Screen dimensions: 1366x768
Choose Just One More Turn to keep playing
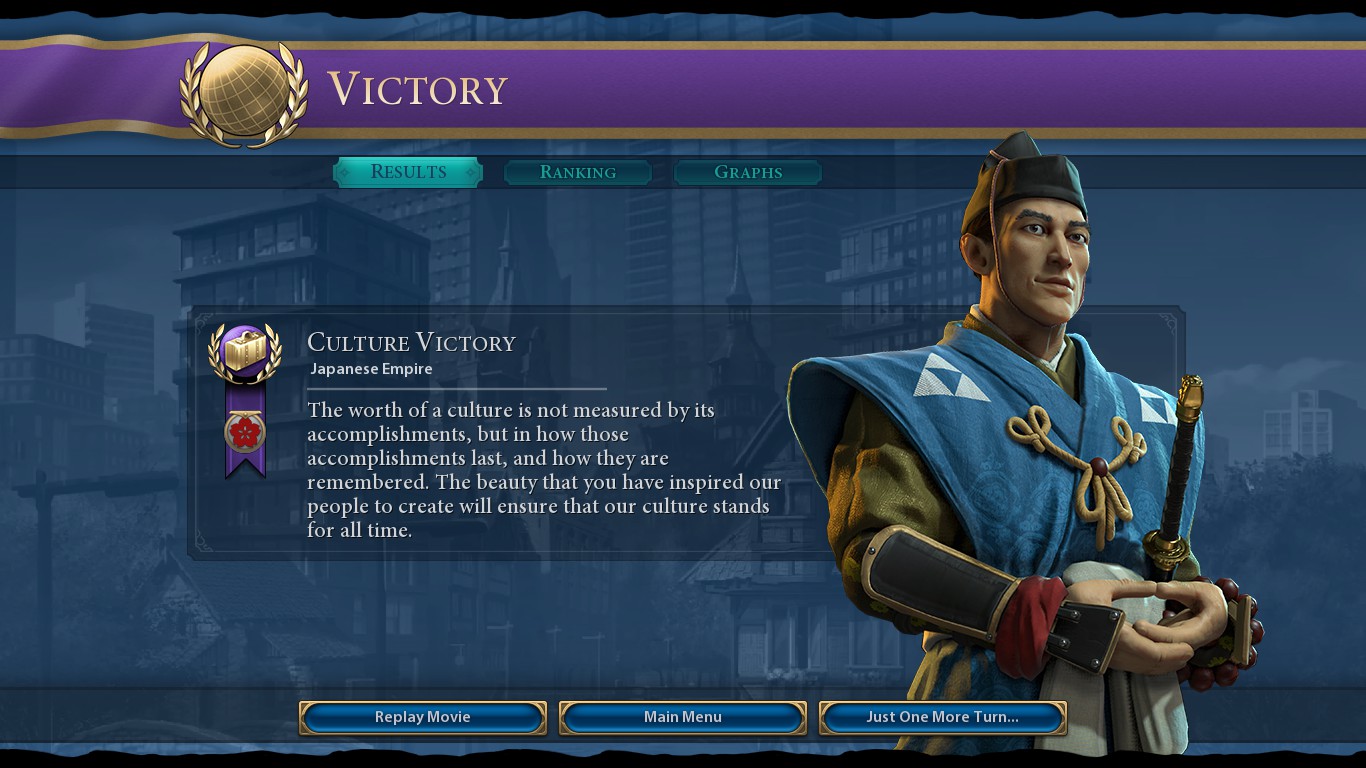click(941, 717)
